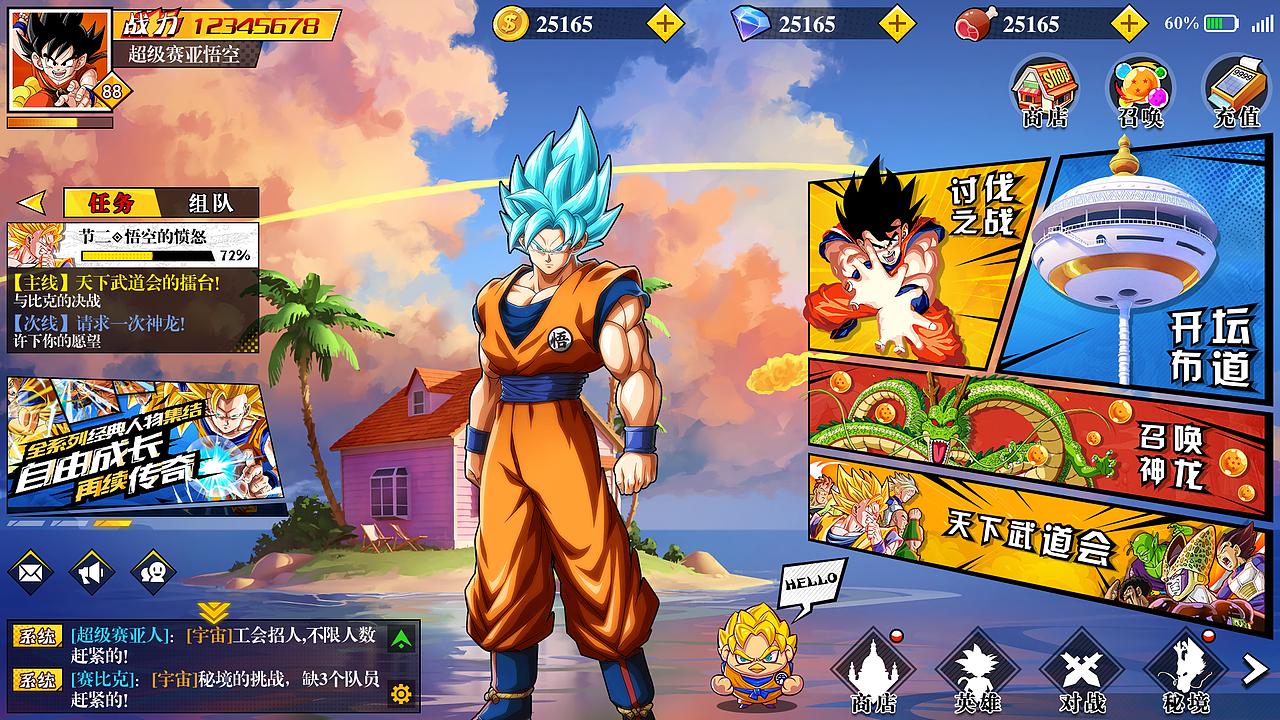Open the 召唤 summon icon
This screenshot has height=720, width=1280.
click(1141, 92)
